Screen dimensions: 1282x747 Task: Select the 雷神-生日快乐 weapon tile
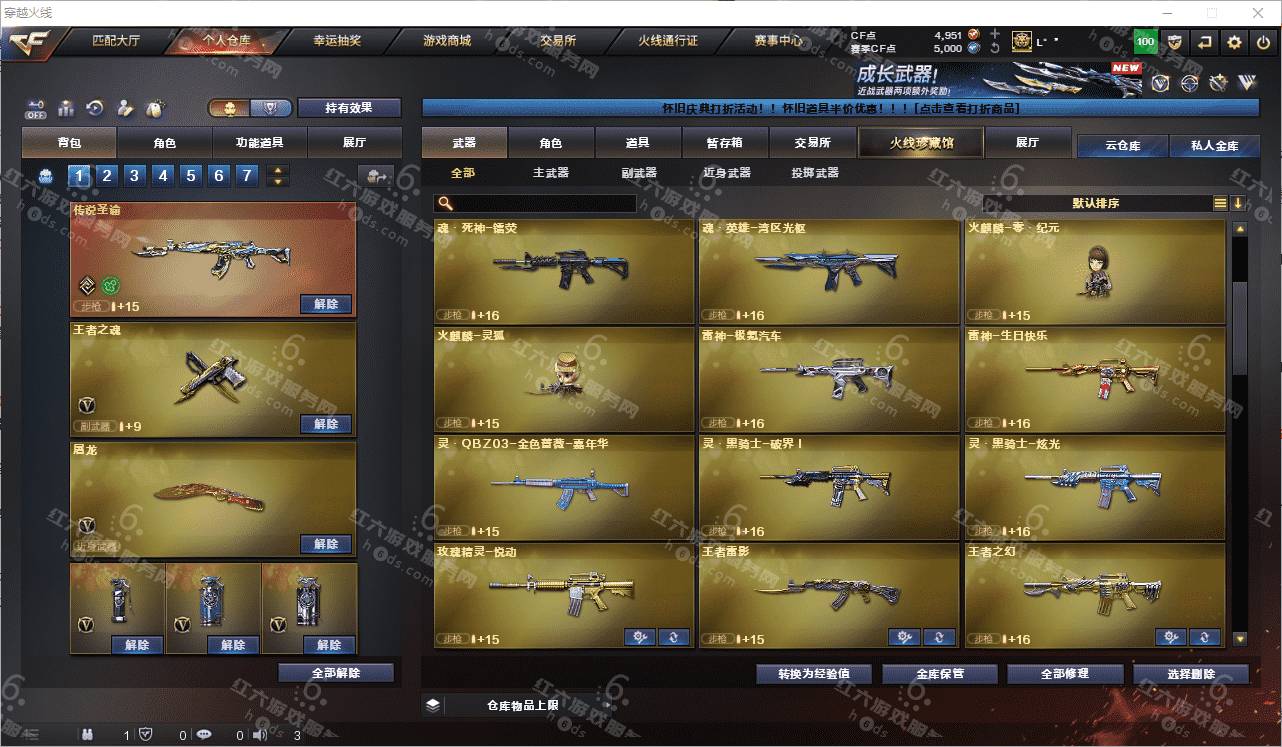point(1094,380)
